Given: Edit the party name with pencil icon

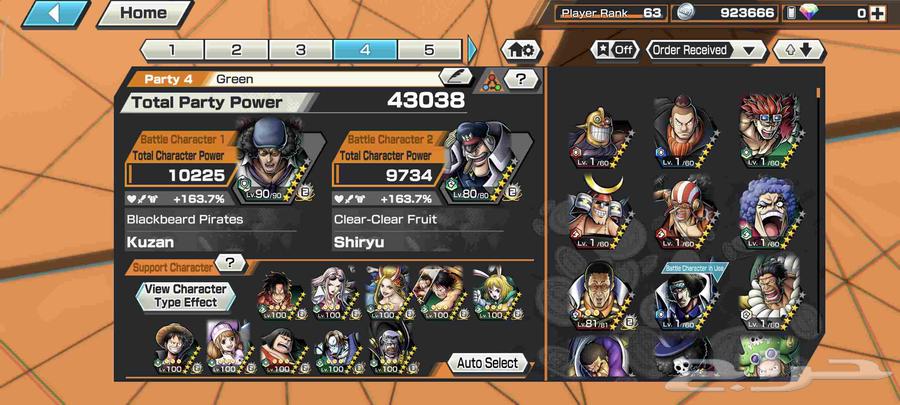Looking at the screenshot, I should point(456,77).
